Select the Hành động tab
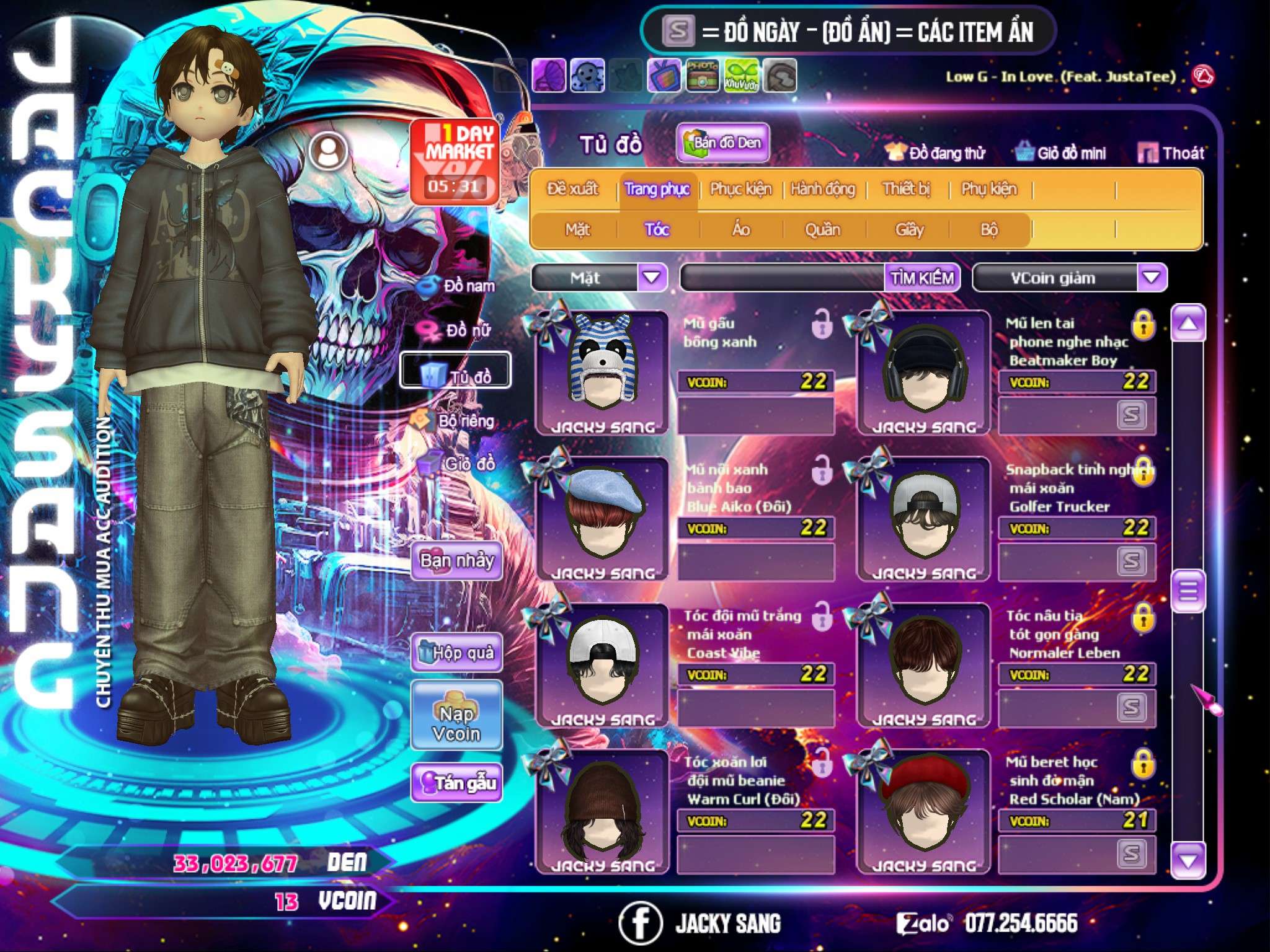 823,189
